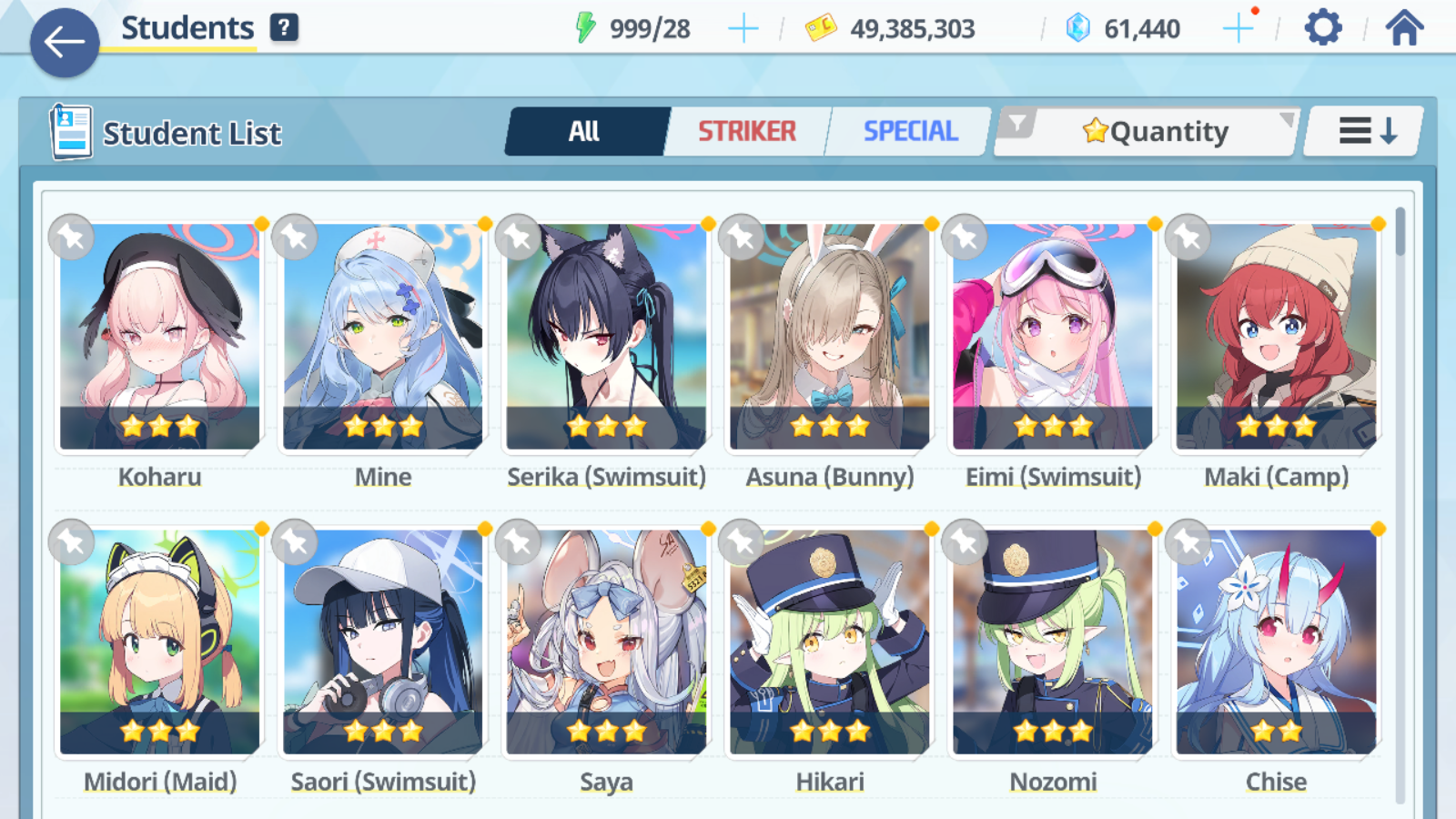Select Midori (Maid) card
Image resolution: width=1456 pixels, height=819 pixels.
[160, 642]
